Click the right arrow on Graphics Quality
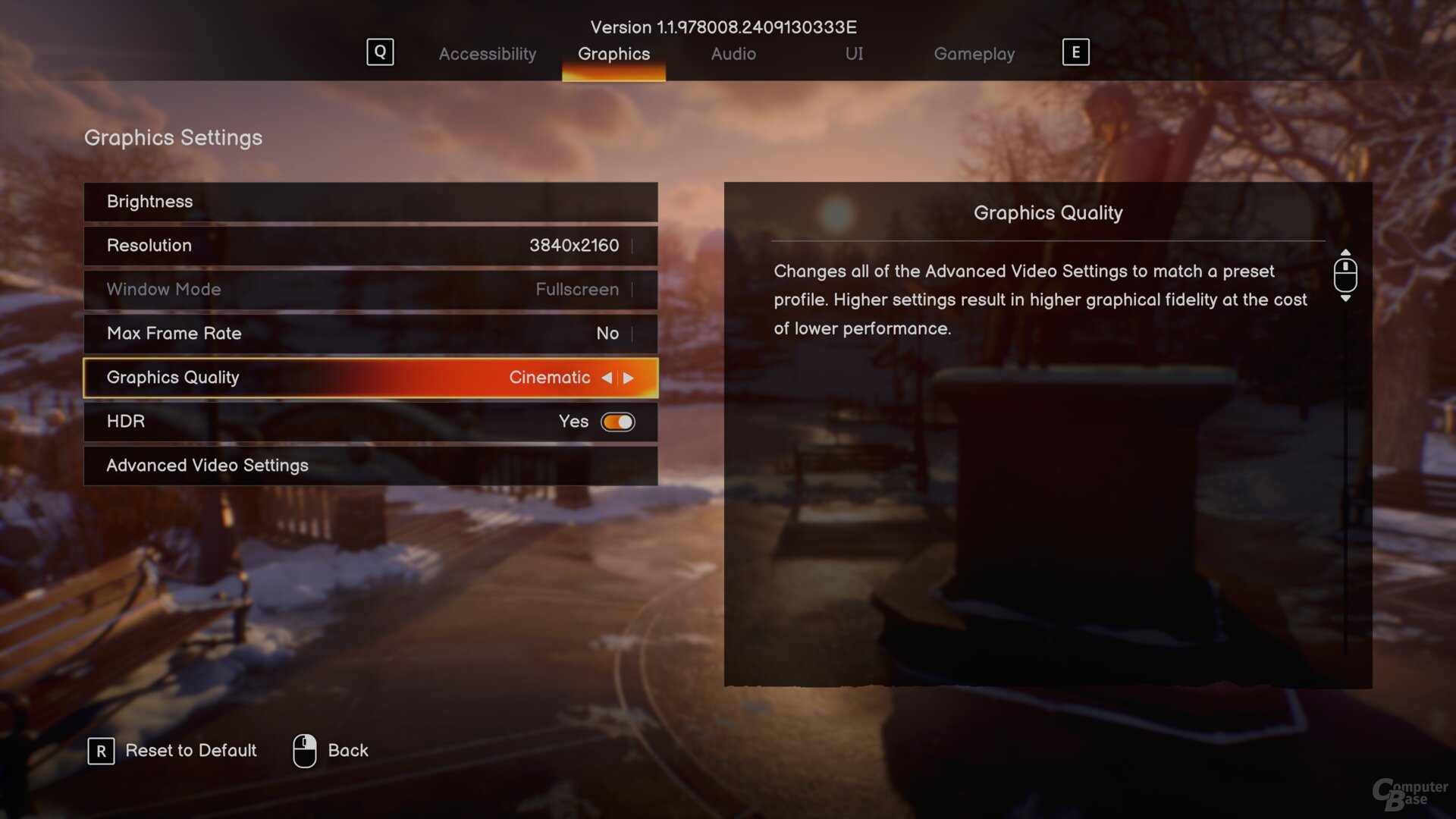Viewport: 1456px width, 819px height. 629,378
